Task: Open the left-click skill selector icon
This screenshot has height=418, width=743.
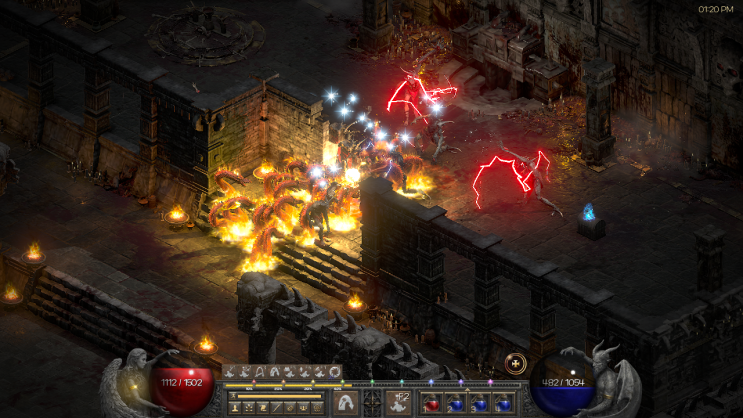Action: (344, 402)
